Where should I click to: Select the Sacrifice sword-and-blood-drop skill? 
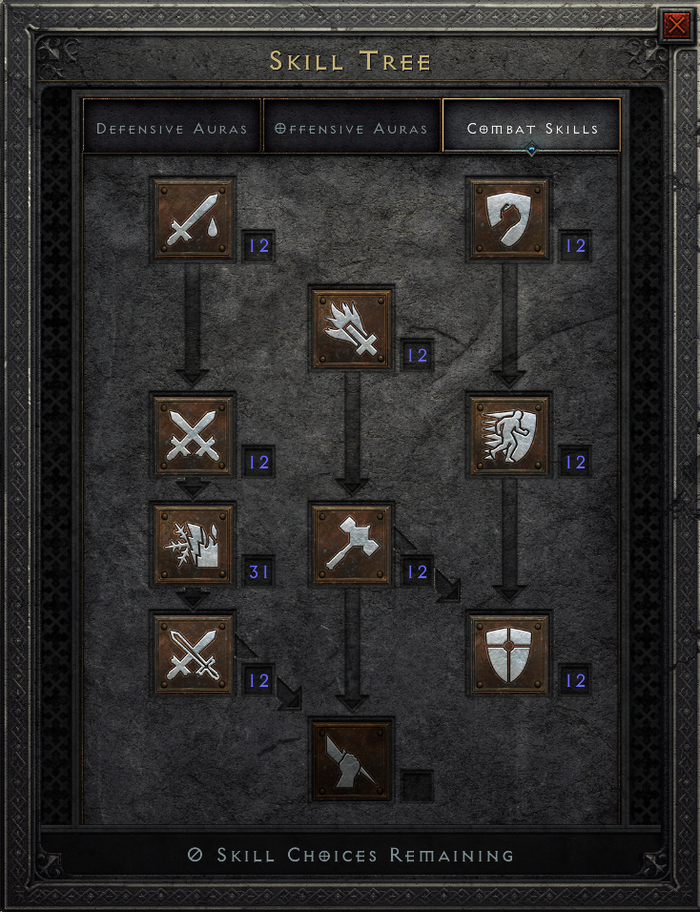[x=193, y=219]
